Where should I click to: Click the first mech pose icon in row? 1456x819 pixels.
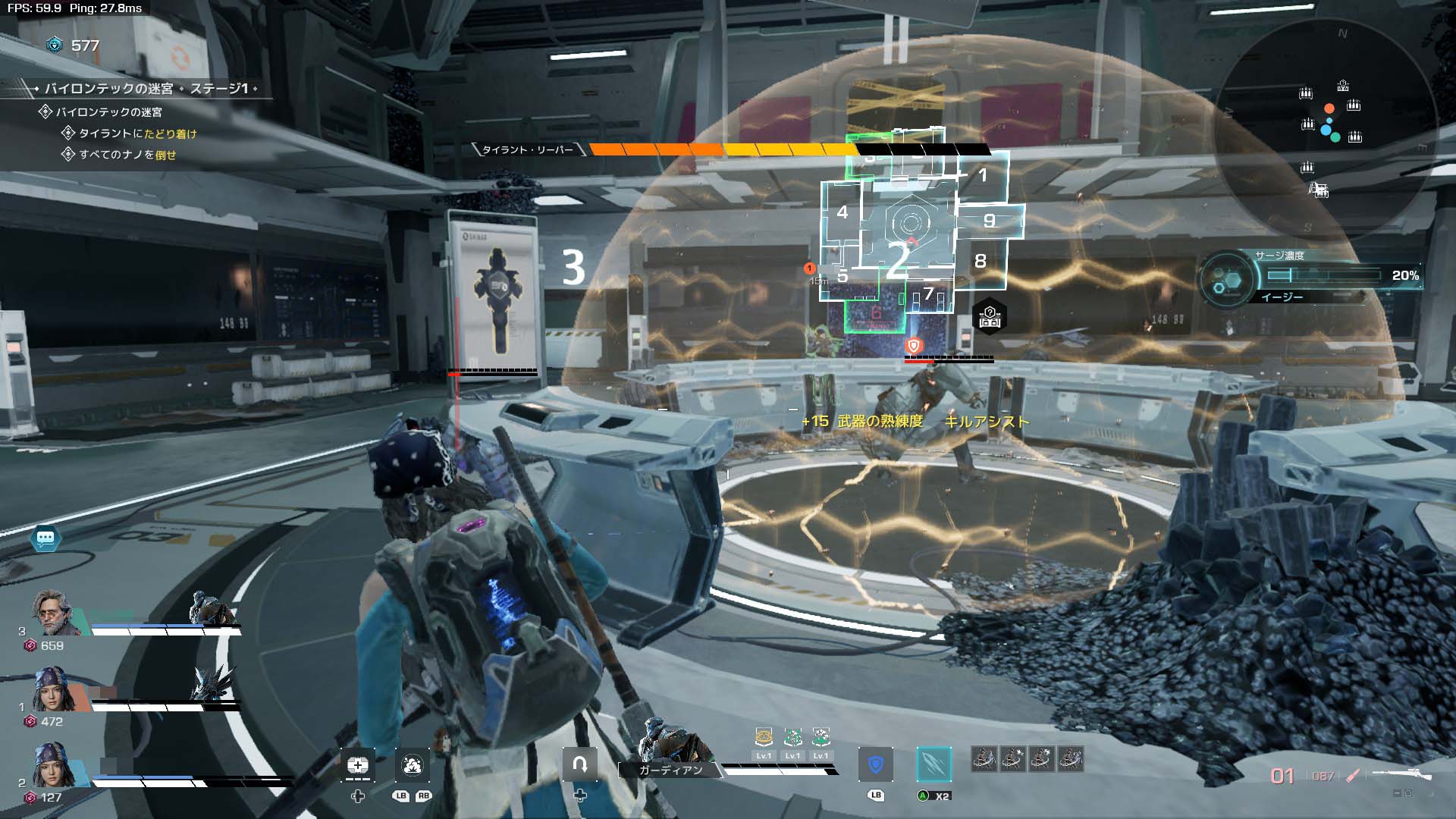tap(984, 758)
